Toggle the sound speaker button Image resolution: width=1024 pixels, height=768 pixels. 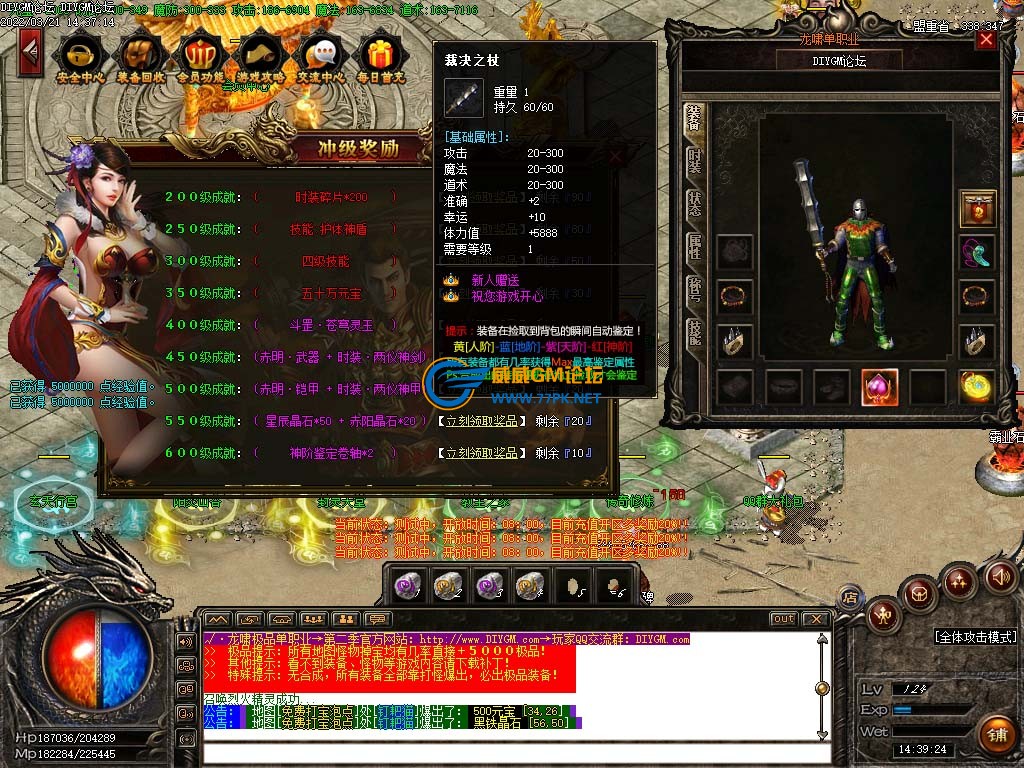[x=1000, y=576]
